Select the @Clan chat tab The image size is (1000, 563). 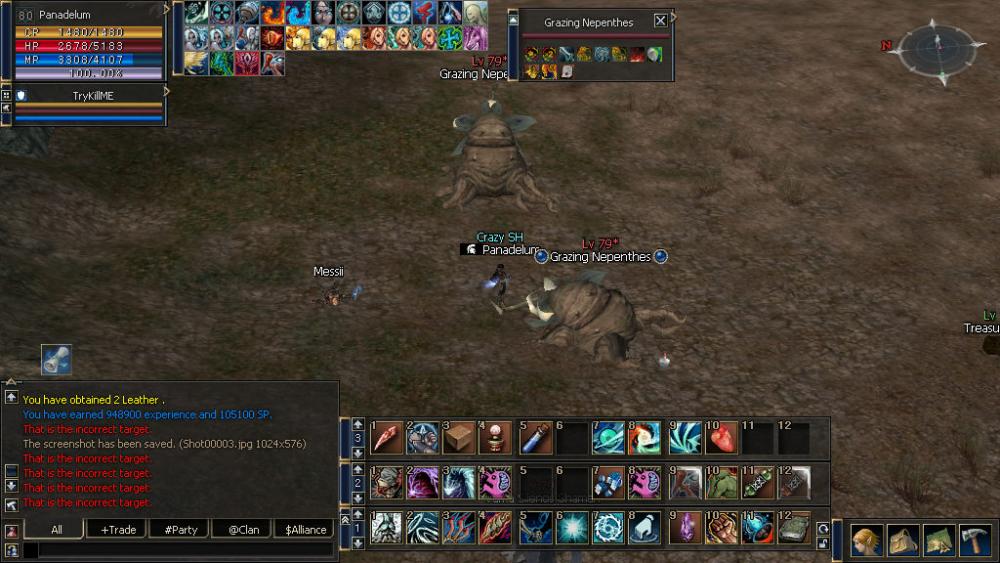coord(242,530)
